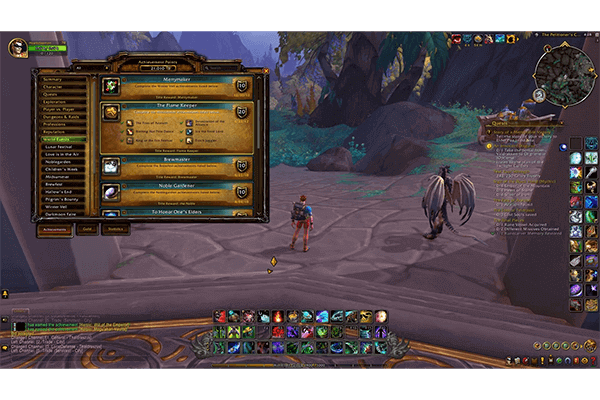Select the Hallow's End subcategory
Screen dimensions: 600x400
(x=62, y=191)
